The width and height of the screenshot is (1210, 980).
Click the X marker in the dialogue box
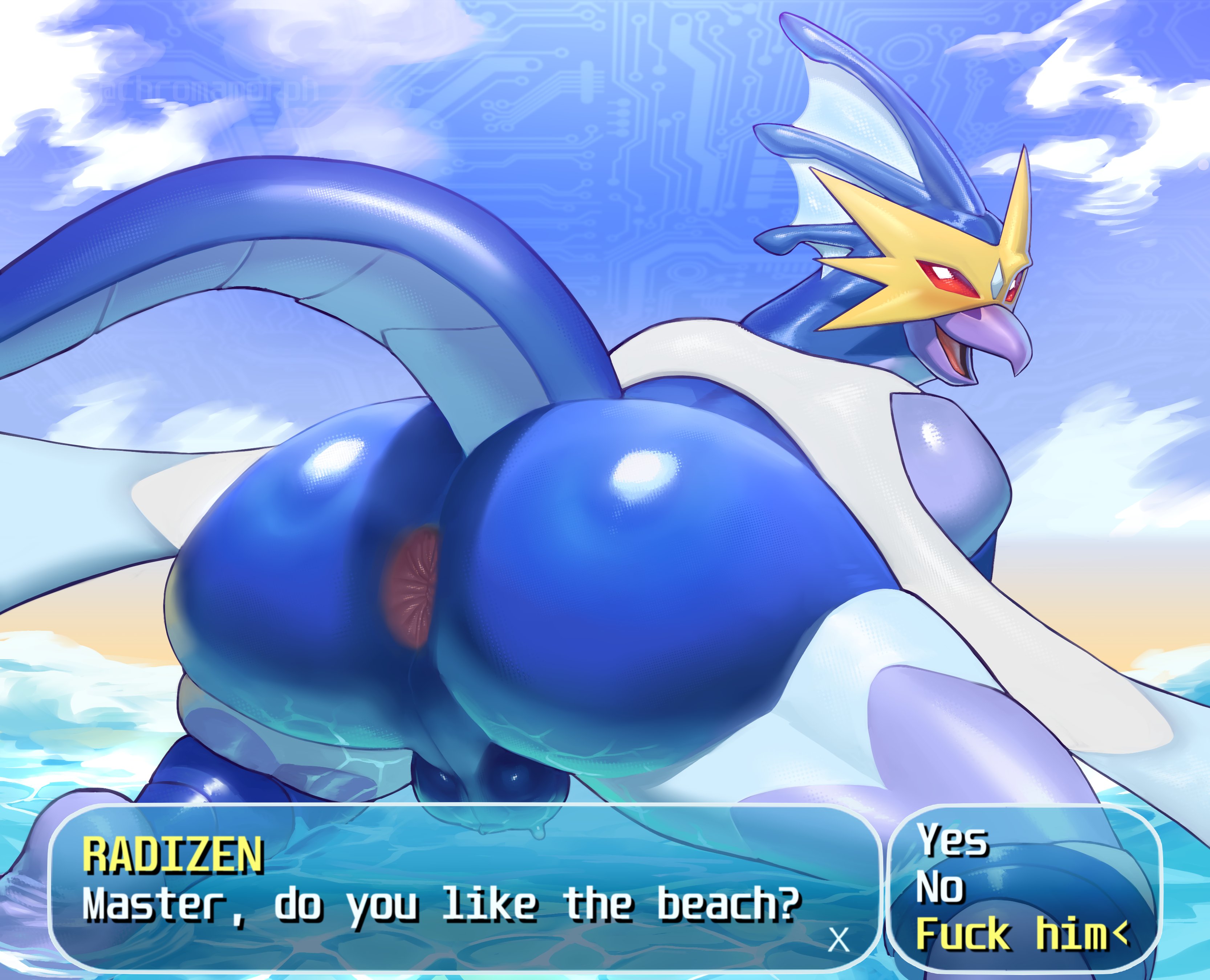[x=839, y=940]
